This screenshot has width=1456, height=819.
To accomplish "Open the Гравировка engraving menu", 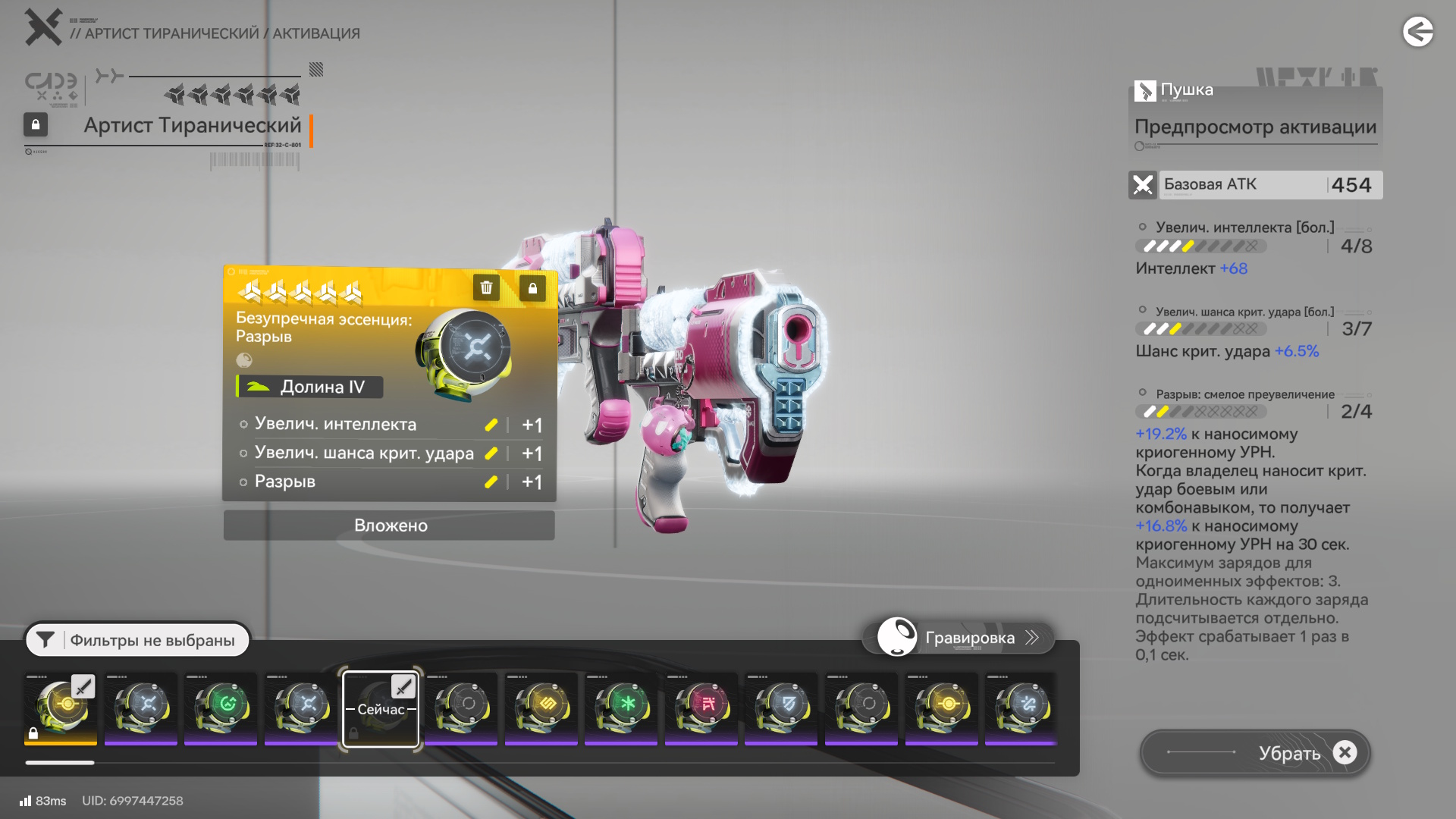I will click(959, 638).
